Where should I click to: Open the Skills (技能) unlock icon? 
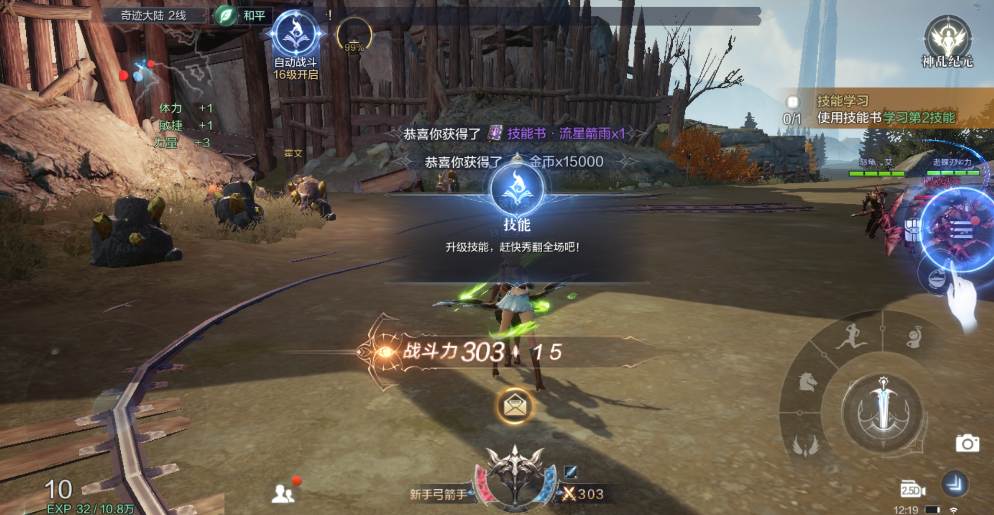point(517,190)
